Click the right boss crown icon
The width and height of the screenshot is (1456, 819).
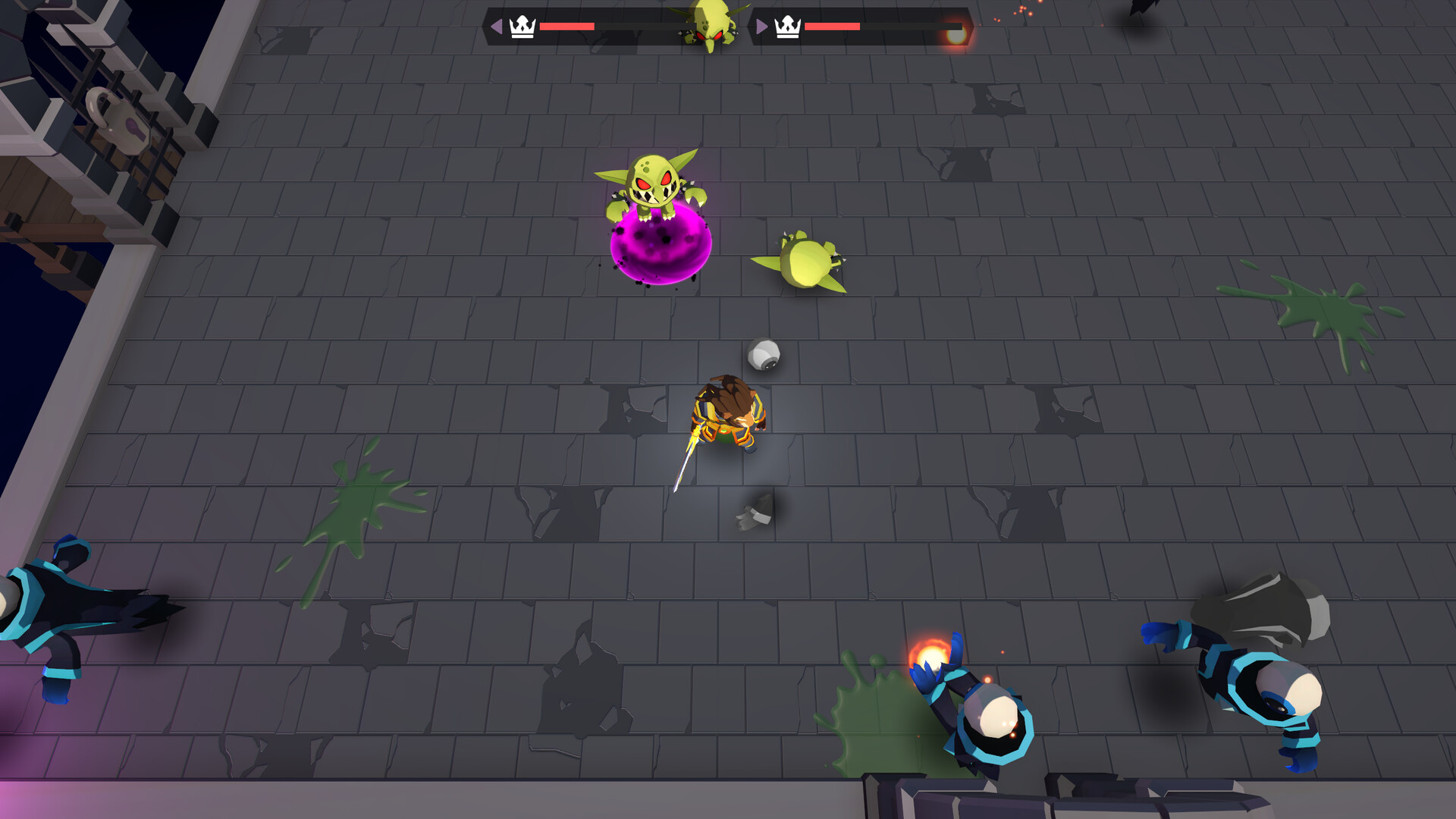[x=787, y=28]
